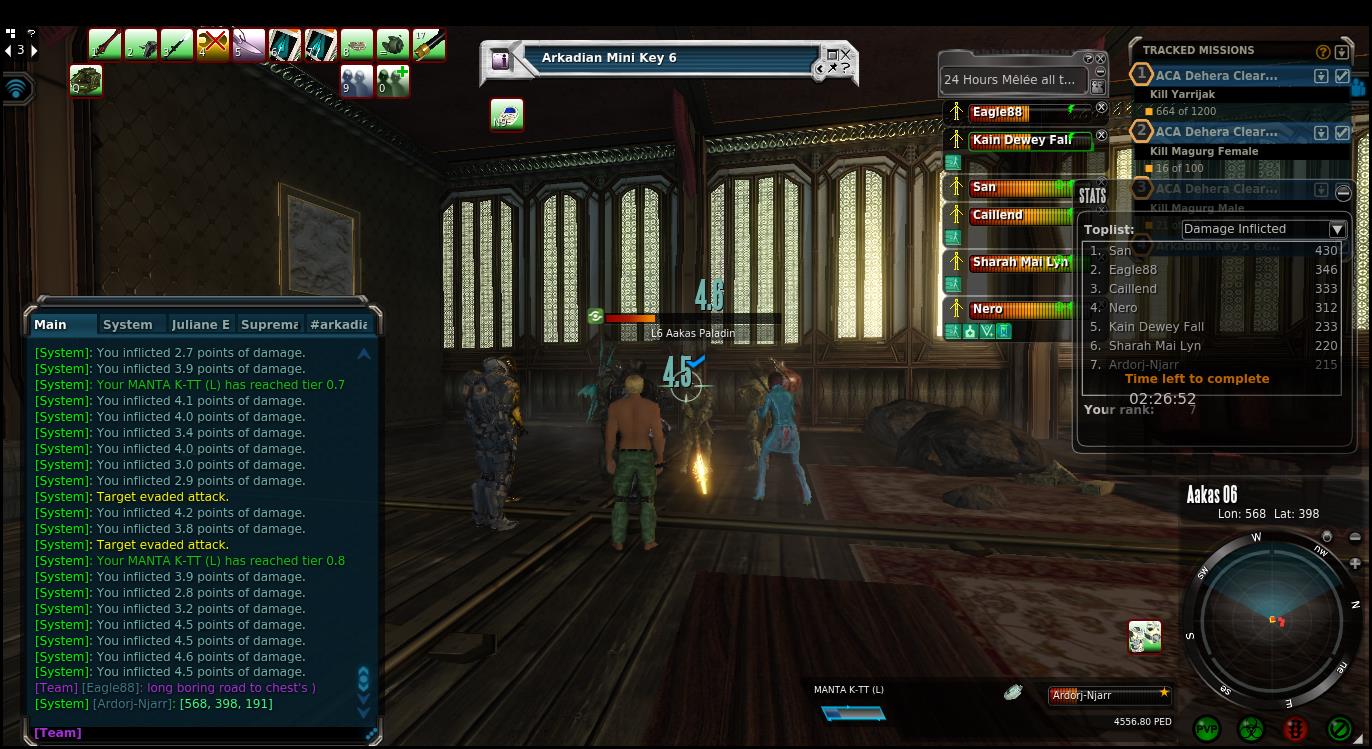This screenshot has width=1372, height=749.
Task: Zoom out the radar with minus button
Action: 1355,538
